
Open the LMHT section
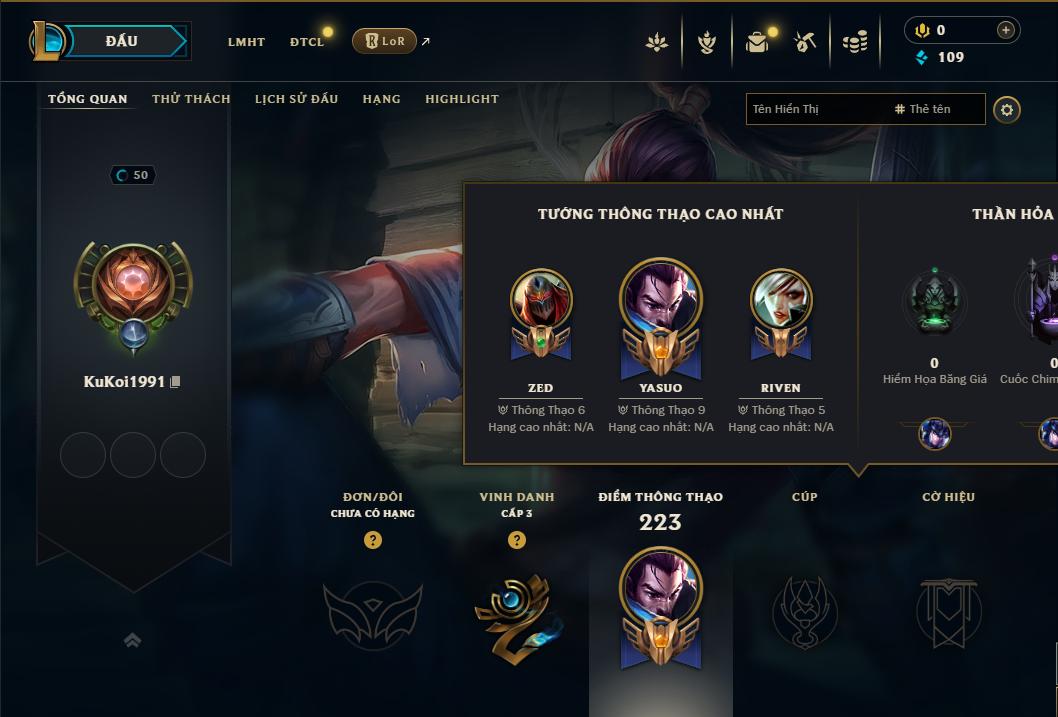coord(246,42)
